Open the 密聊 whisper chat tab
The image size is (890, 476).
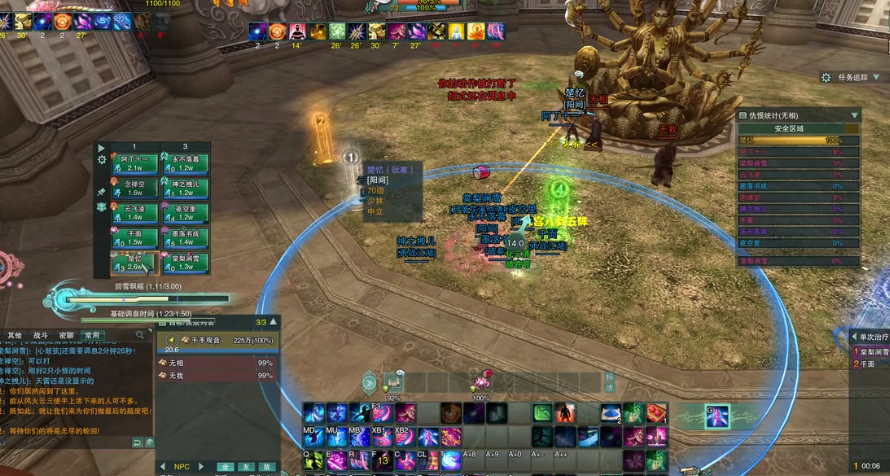[x=66, y=335]
